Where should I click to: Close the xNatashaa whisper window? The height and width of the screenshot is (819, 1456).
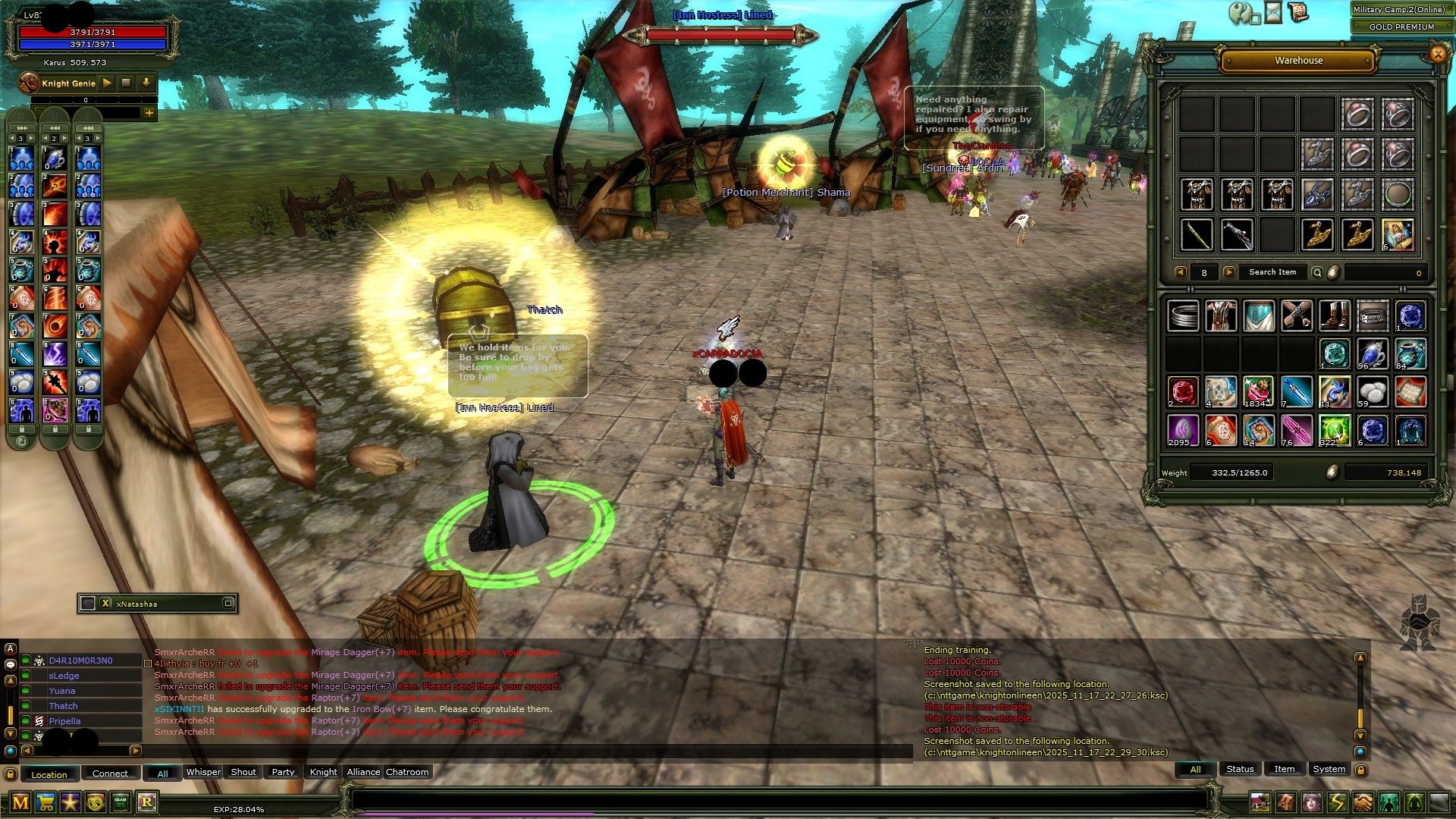coord(105,604)
